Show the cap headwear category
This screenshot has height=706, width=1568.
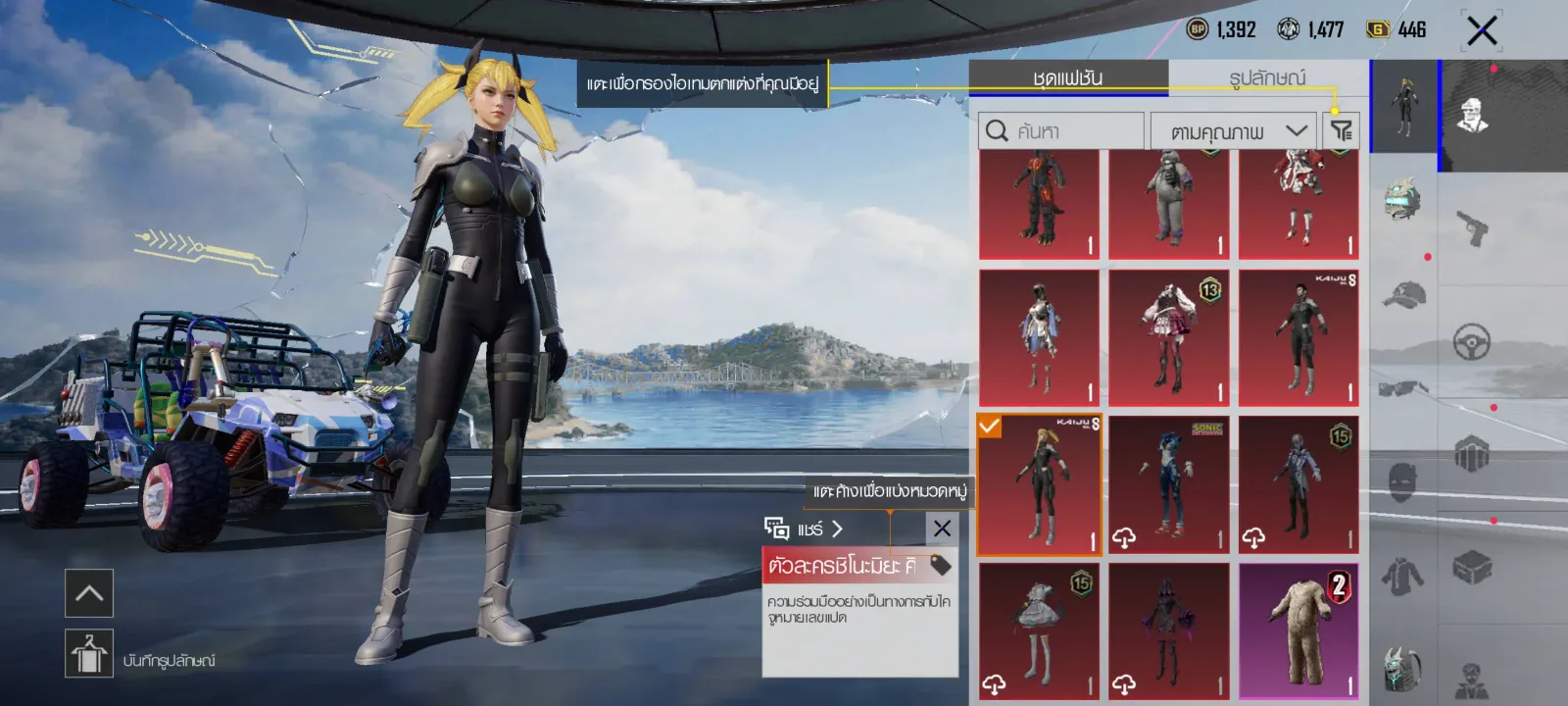point(1402,294)
